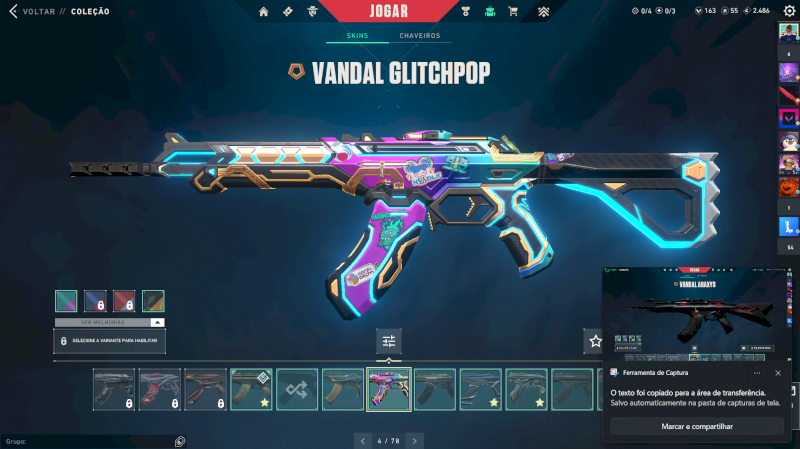Screen dimensions: 800x449
Task: Go back with the Voltar arrow
Action: pyautogui.click(x=12, y=11)
